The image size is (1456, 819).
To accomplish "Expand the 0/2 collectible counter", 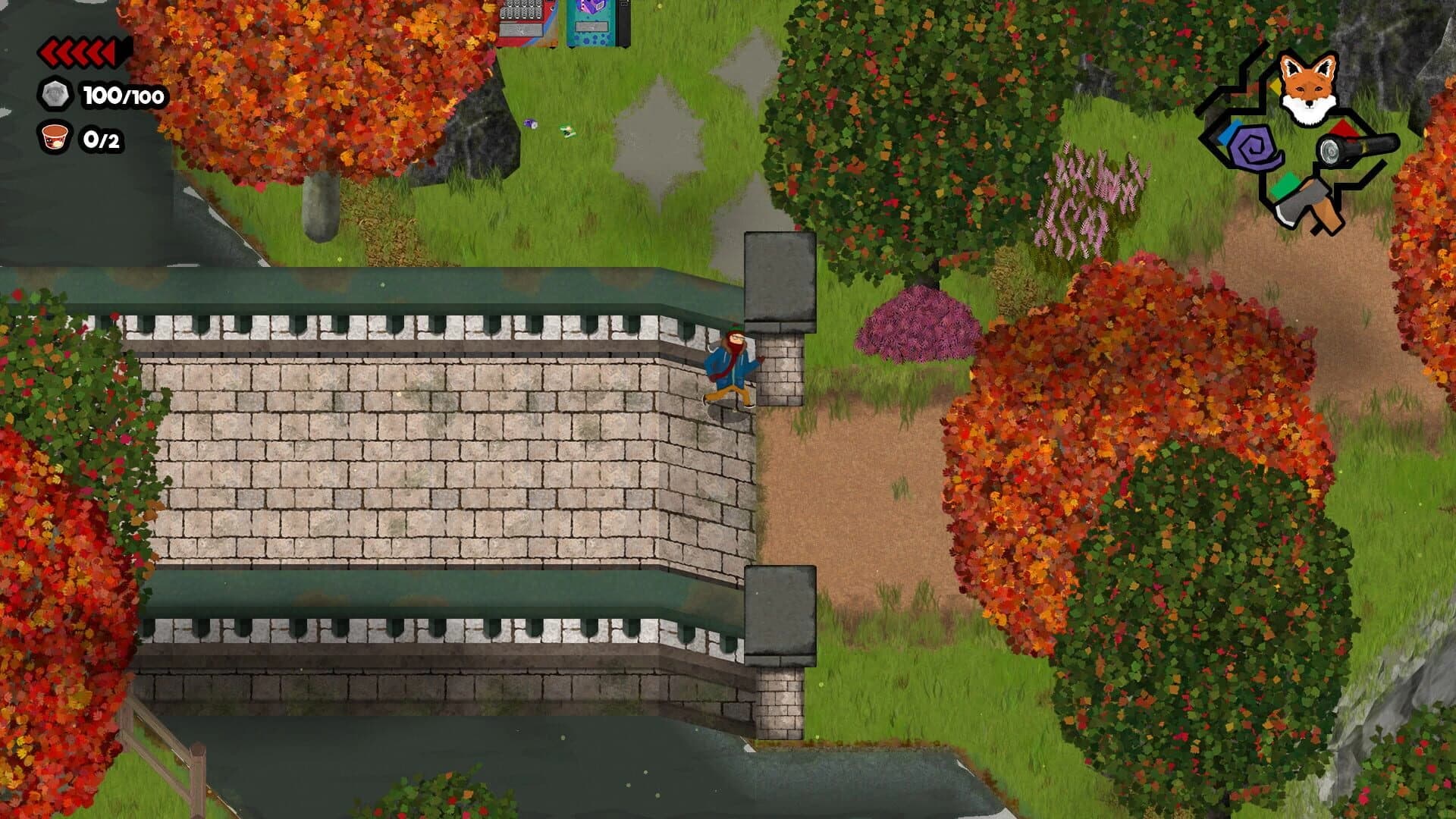I will [102, 140].
